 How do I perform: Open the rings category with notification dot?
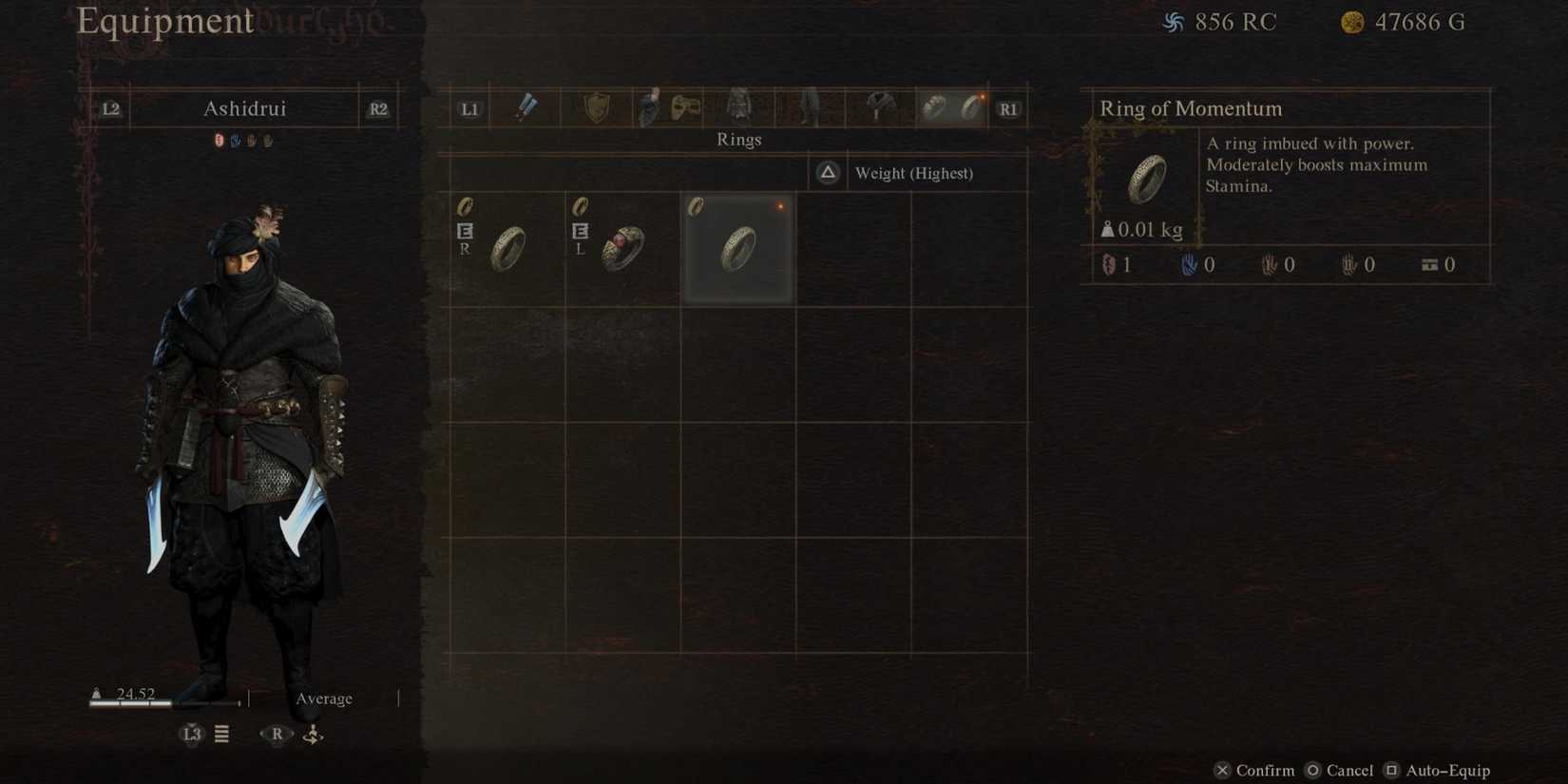tap(971, 107)
